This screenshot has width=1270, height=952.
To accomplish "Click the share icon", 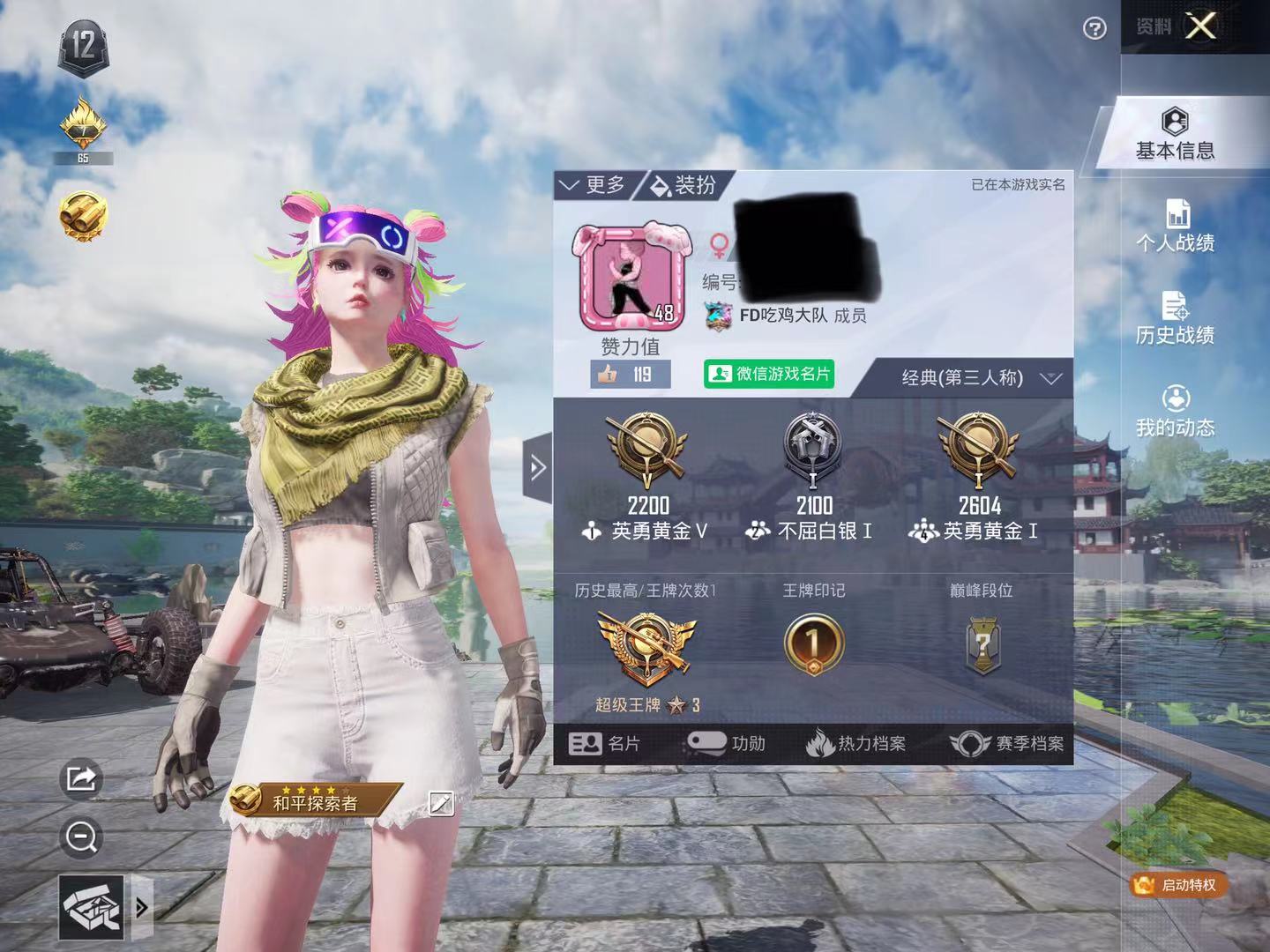I will 81,778.
